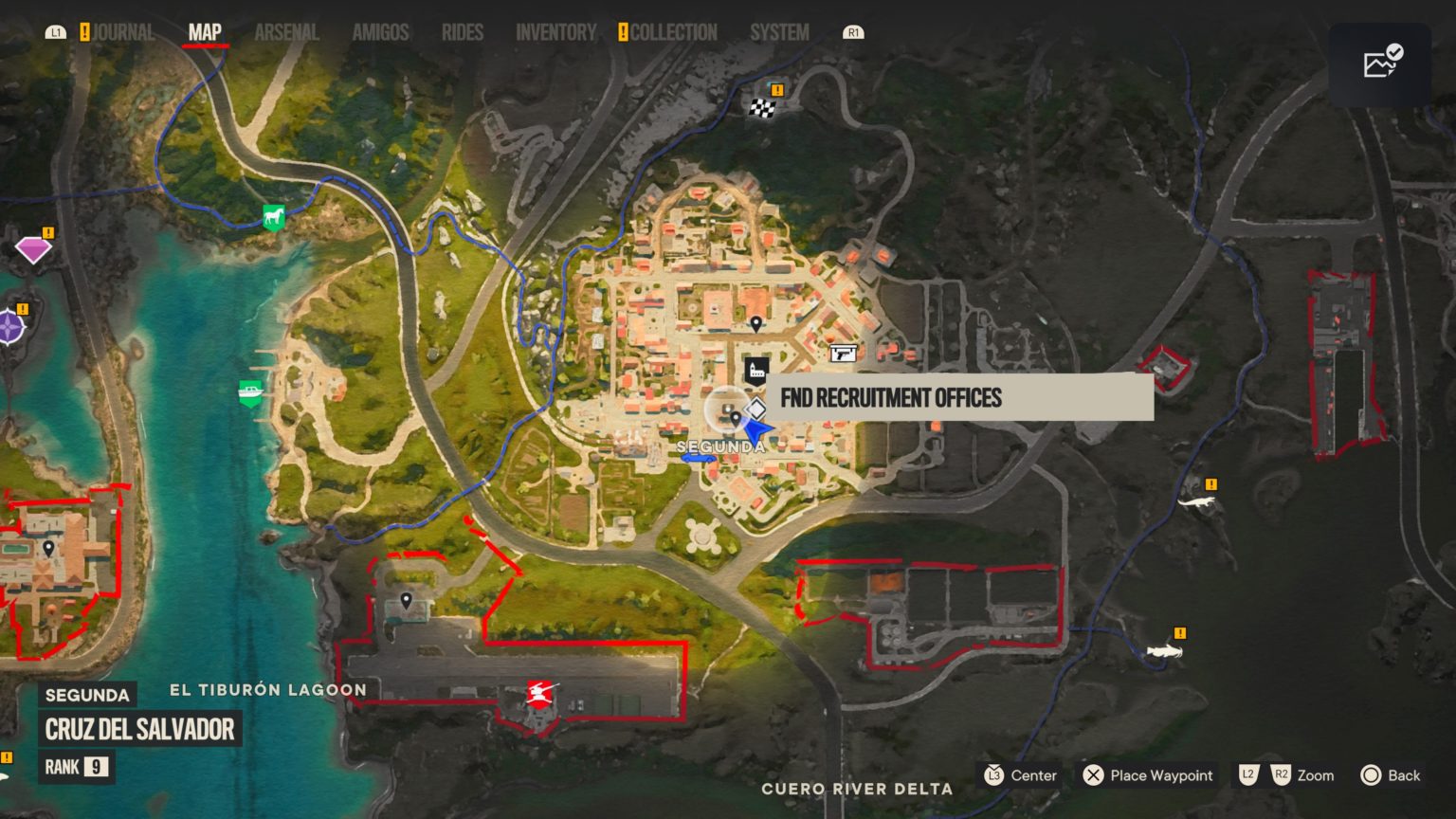
Task: Open the System menu
Action: pyautogui.click(x=778, y=31)
